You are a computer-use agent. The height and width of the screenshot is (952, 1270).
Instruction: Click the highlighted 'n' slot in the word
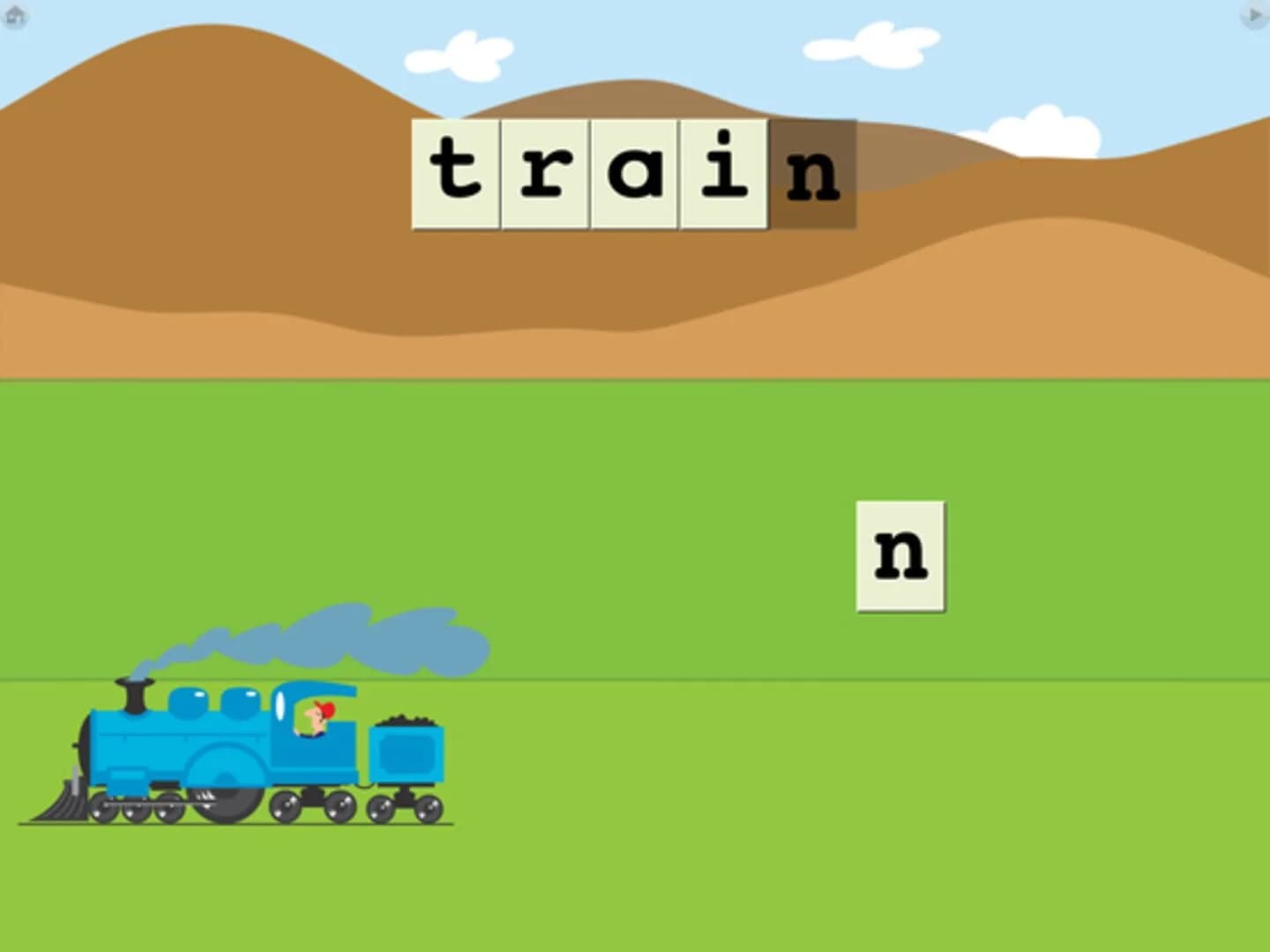pos(816,172)
